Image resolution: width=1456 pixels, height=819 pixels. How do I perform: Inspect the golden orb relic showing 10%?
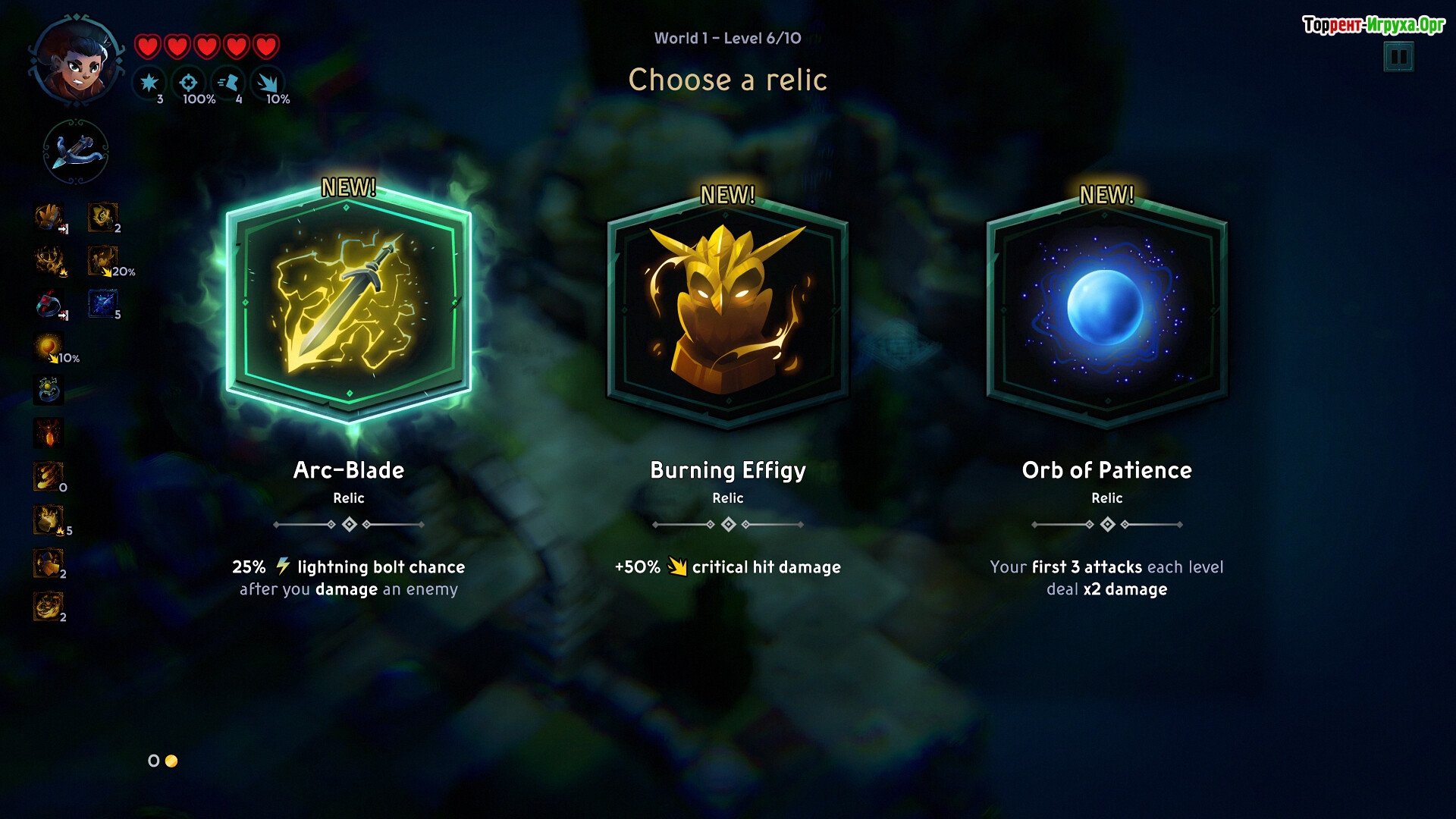tap(49, 348)
